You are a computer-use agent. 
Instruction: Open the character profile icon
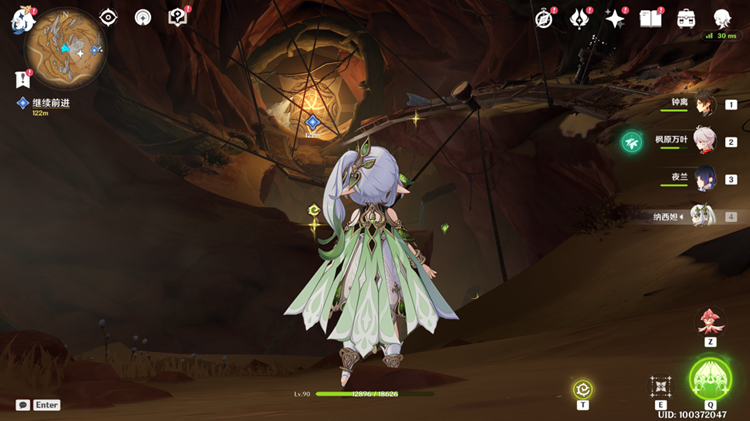pos(722,18)
